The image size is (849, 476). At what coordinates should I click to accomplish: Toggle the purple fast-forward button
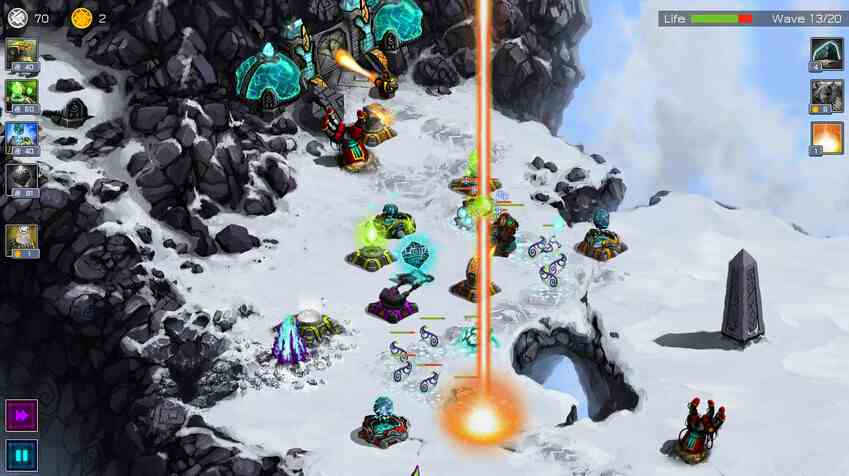21,415
